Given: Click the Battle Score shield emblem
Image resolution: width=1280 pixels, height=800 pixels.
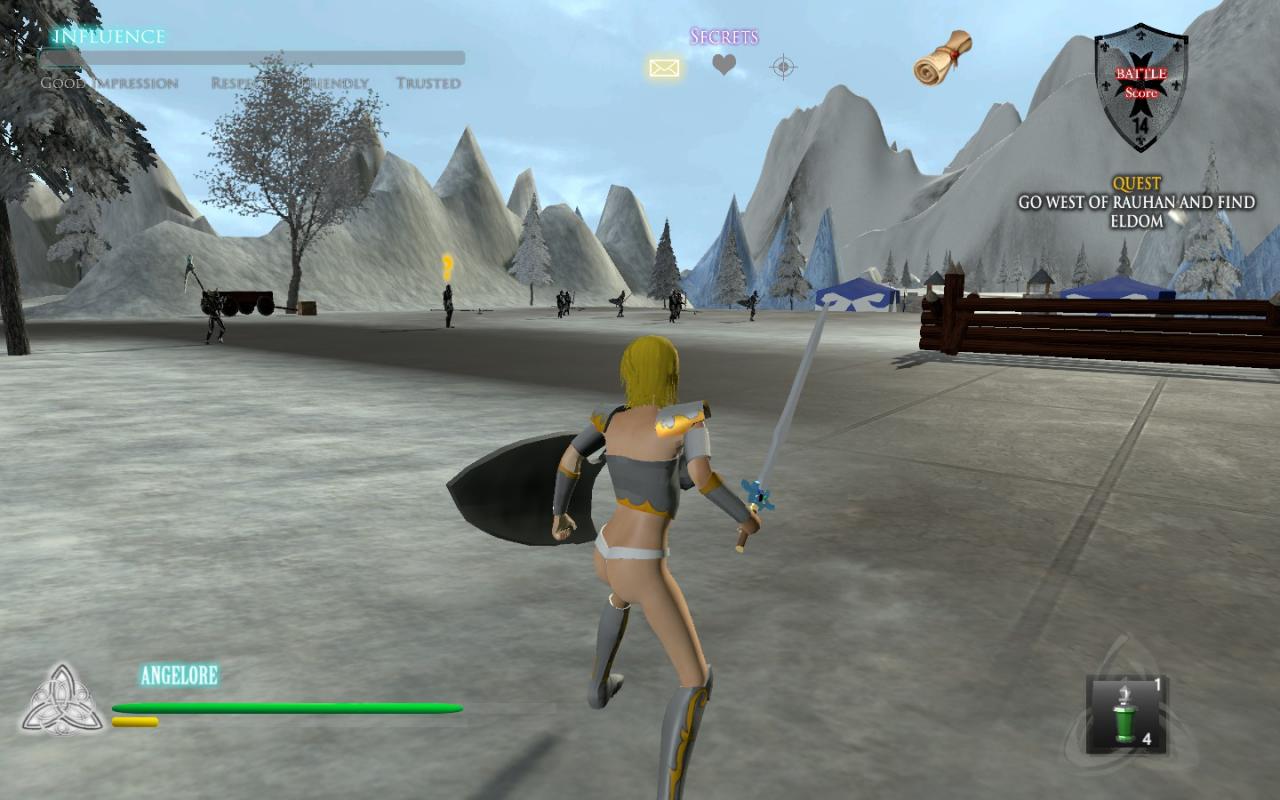Looking at the screenshot, I should point(1141,88).
